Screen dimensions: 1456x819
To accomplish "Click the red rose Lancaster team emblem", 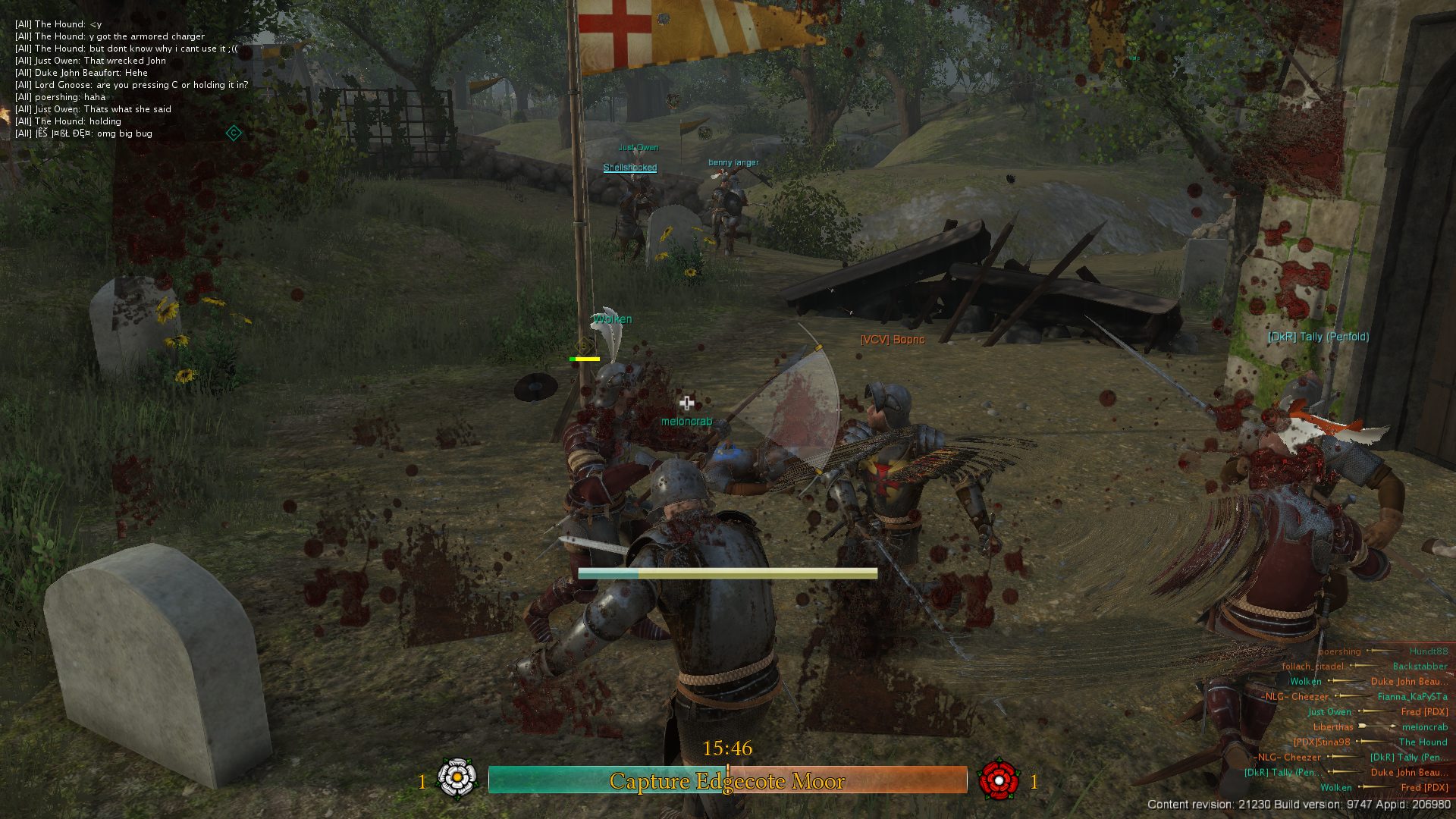I will point(999,779).
